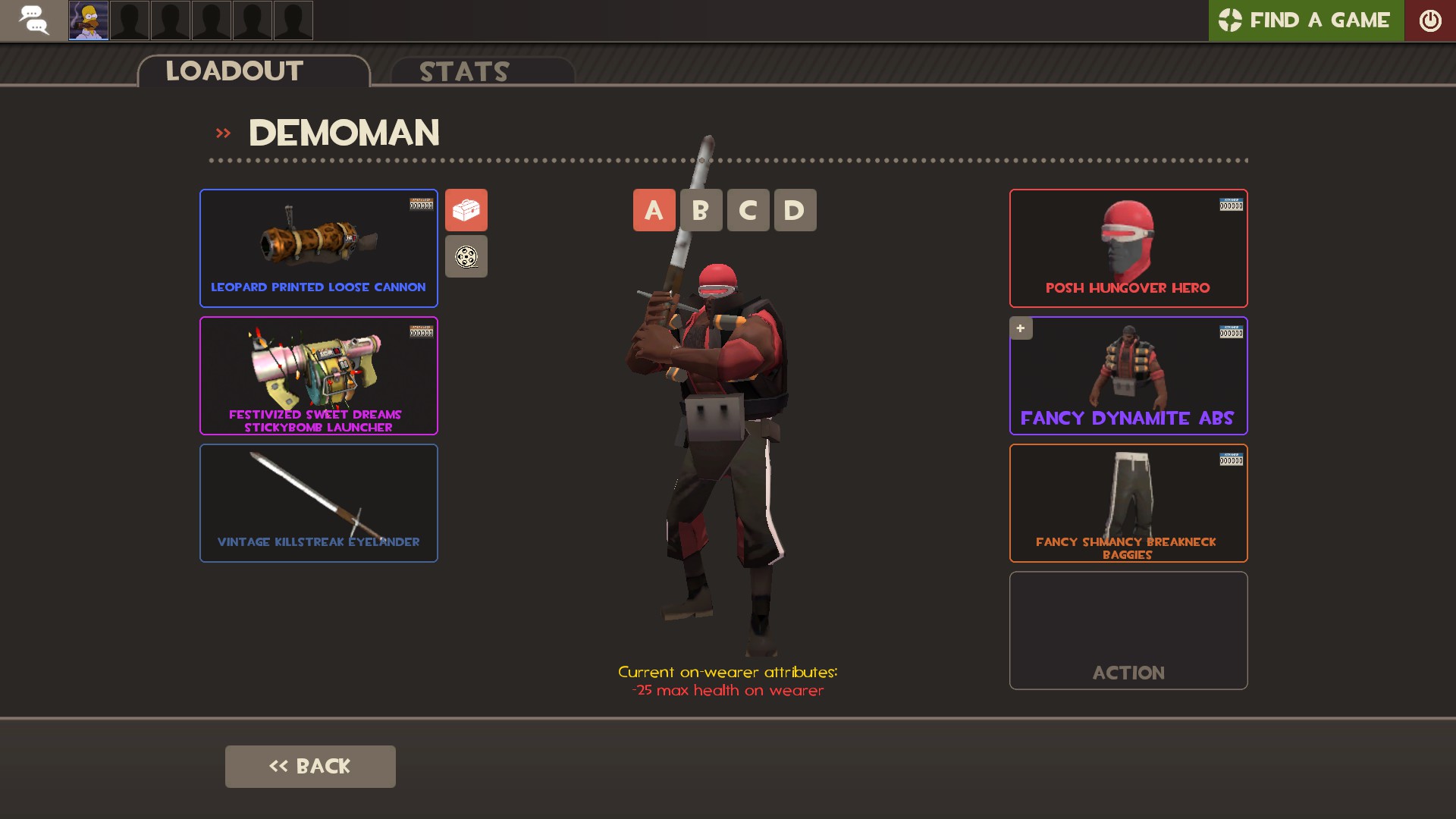
Task: Select the Leopard Printed Loose Cannon slot
Action: [318, 248]
